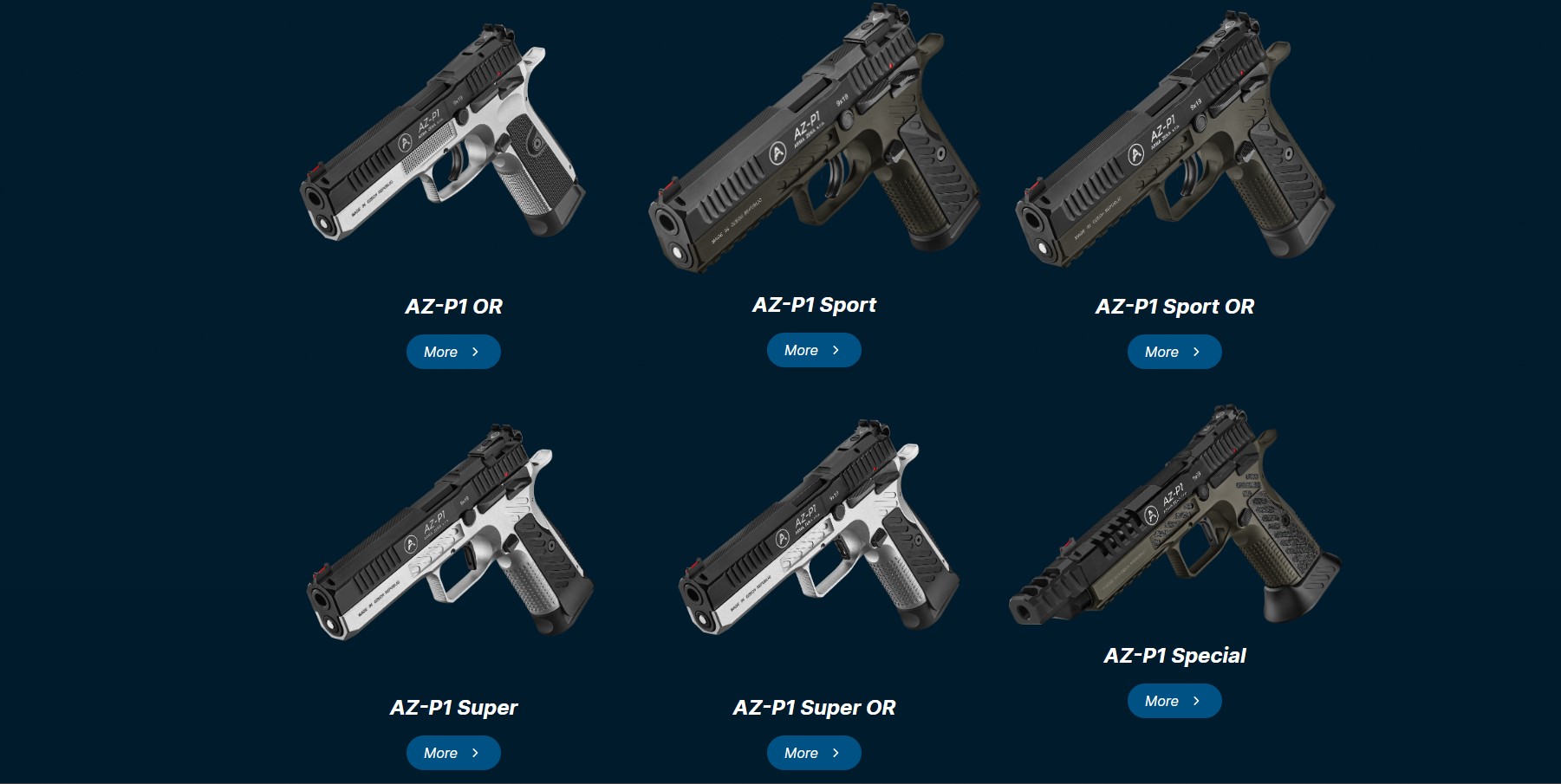View More about AZ-P1 Sport OR

pyautogui.click(x=1174, y=352)
